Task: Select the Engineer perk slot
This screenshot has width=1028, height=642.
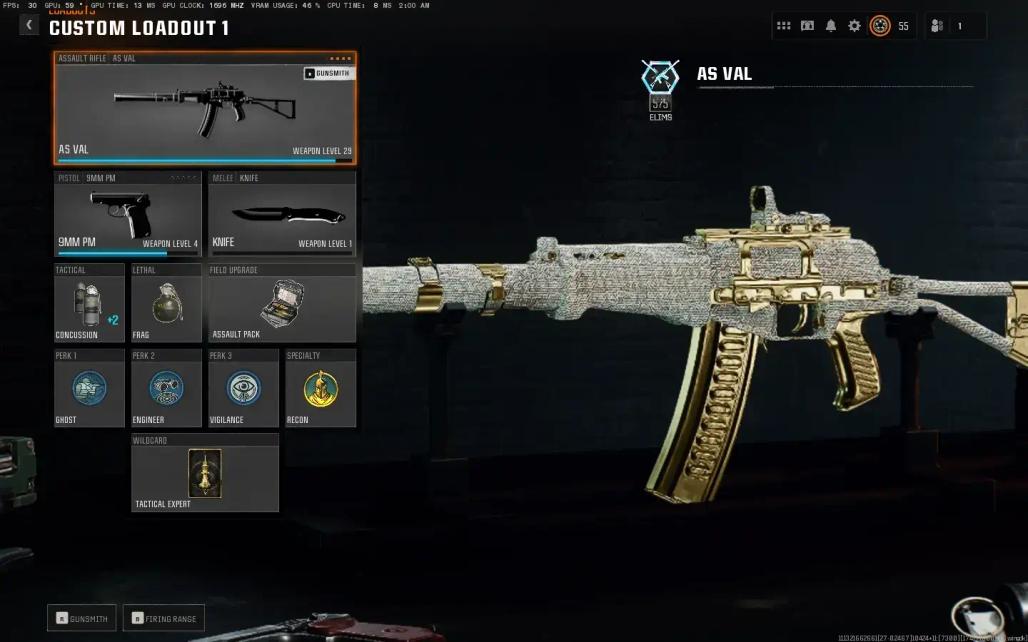Action: pyautogui.click(x=166, y=388)
